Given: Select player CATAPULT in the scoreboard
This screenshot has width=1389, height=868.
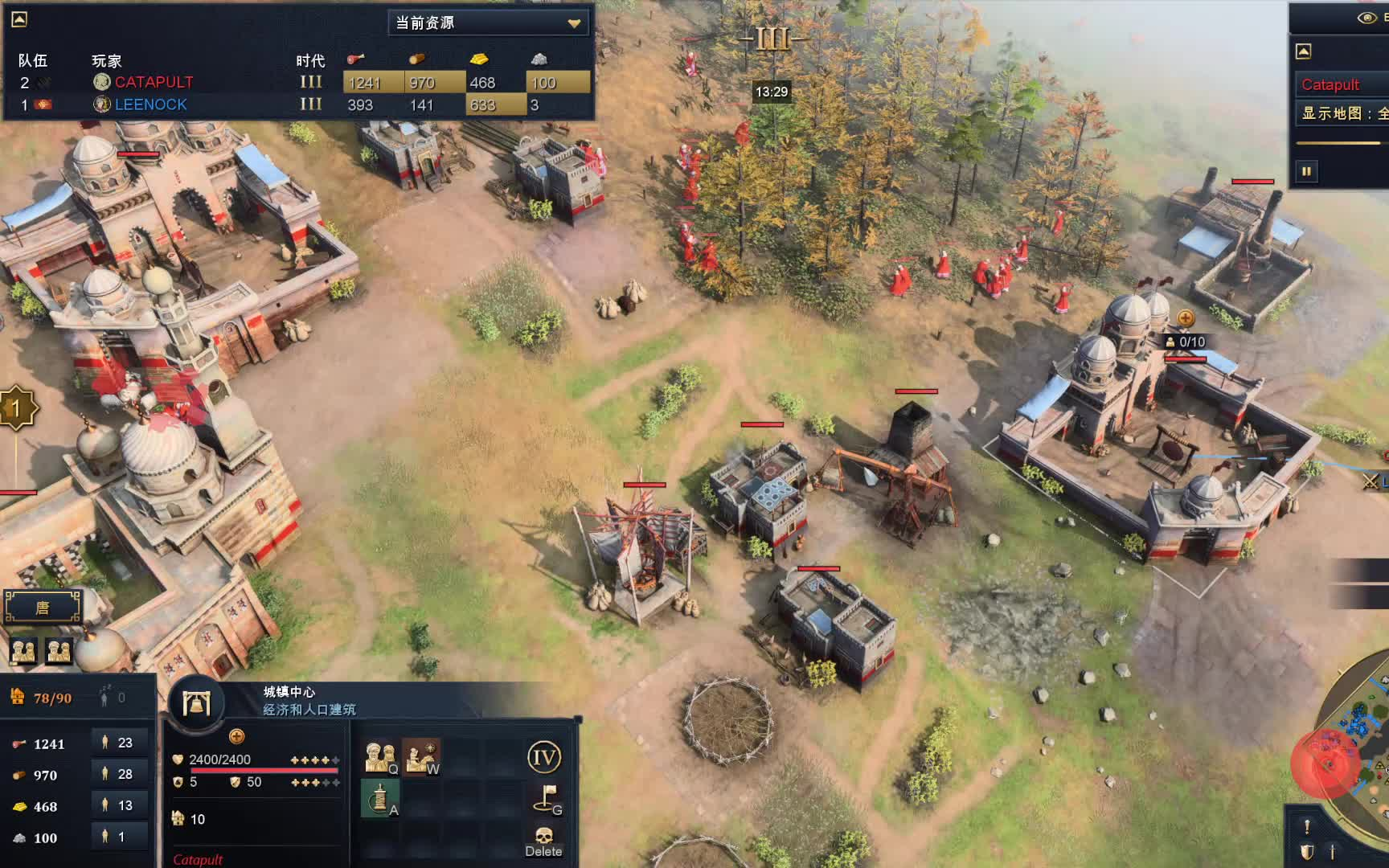Looking at the screenshot, I should (x=154, y=82).
